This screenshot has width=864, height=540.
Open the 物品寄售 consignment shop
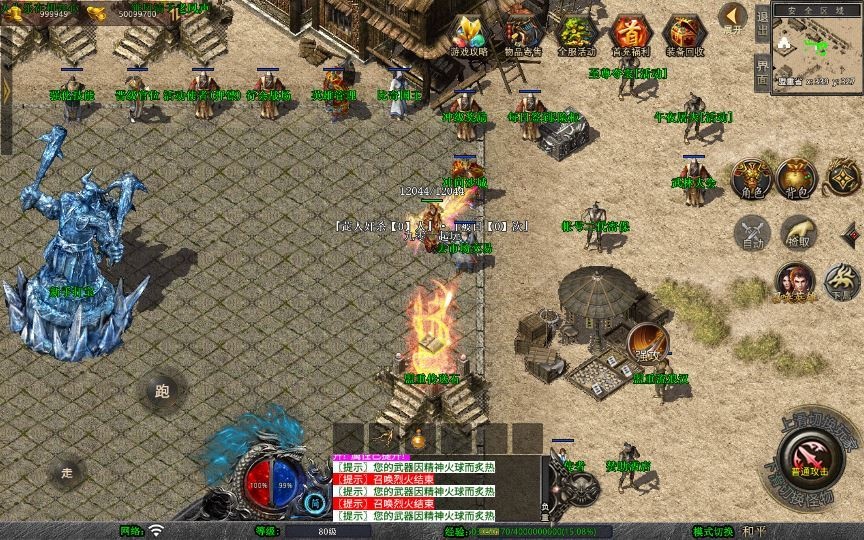pyautogui.click(x=520, y=35)
